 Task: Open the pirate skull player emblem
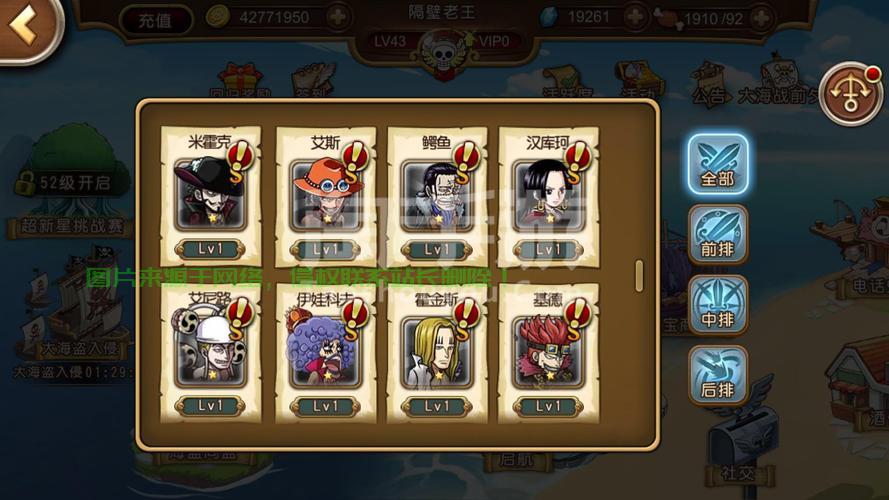coord(442,55)
